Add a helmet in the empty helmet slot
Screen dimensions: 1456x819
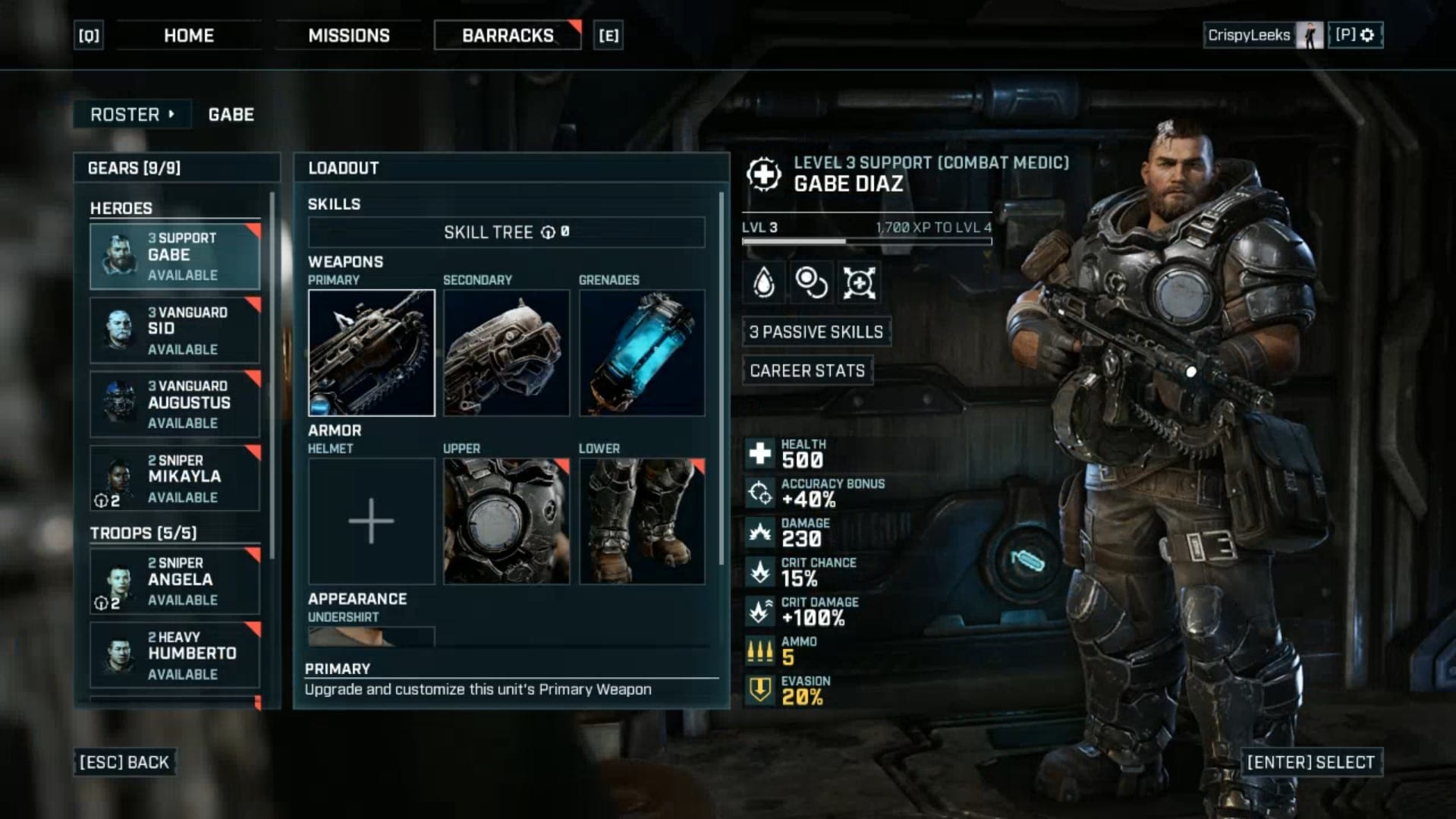click(371, 521)
